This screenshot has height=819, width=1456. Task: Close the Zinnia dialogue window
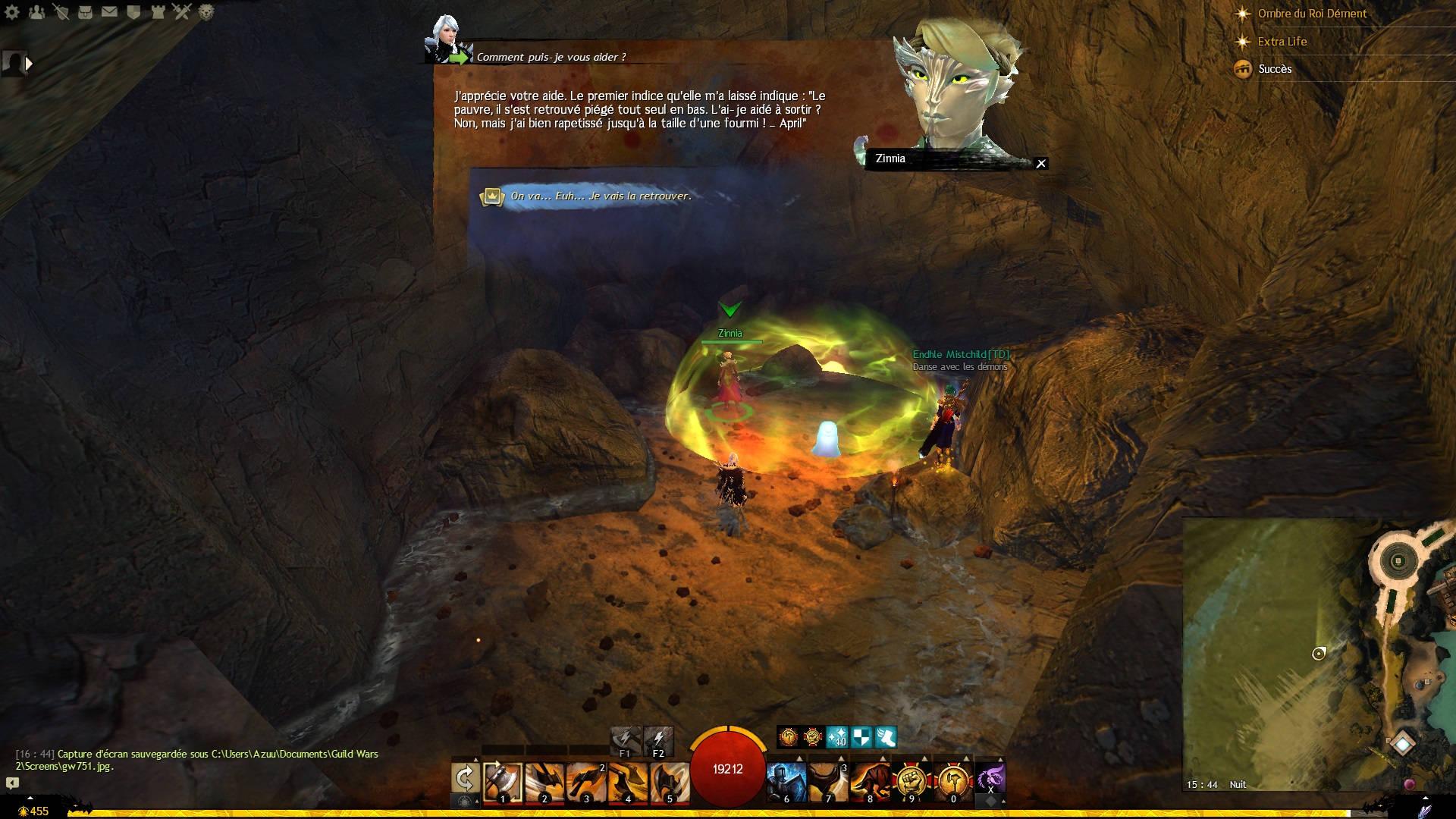1041,163
